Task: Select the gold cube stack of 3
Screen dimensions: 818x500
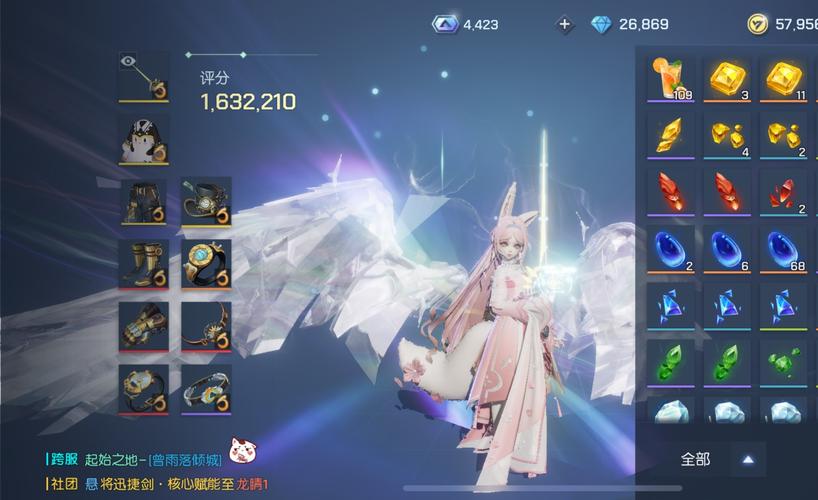Action: click(x=727, y=78)
